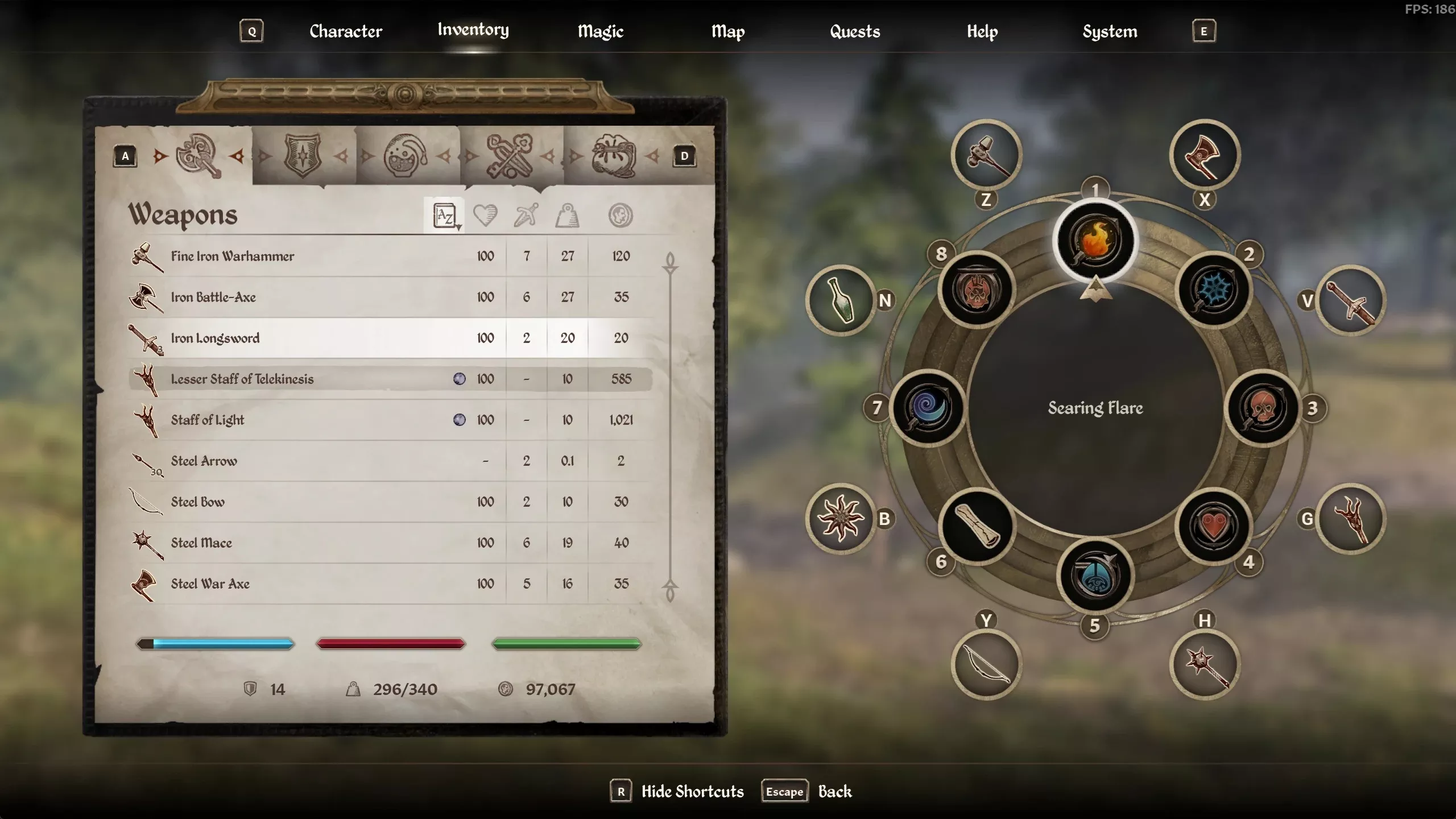Open the Map tab
The image size is (1456, 819).
pyautogui.click(x=727, y=31)
